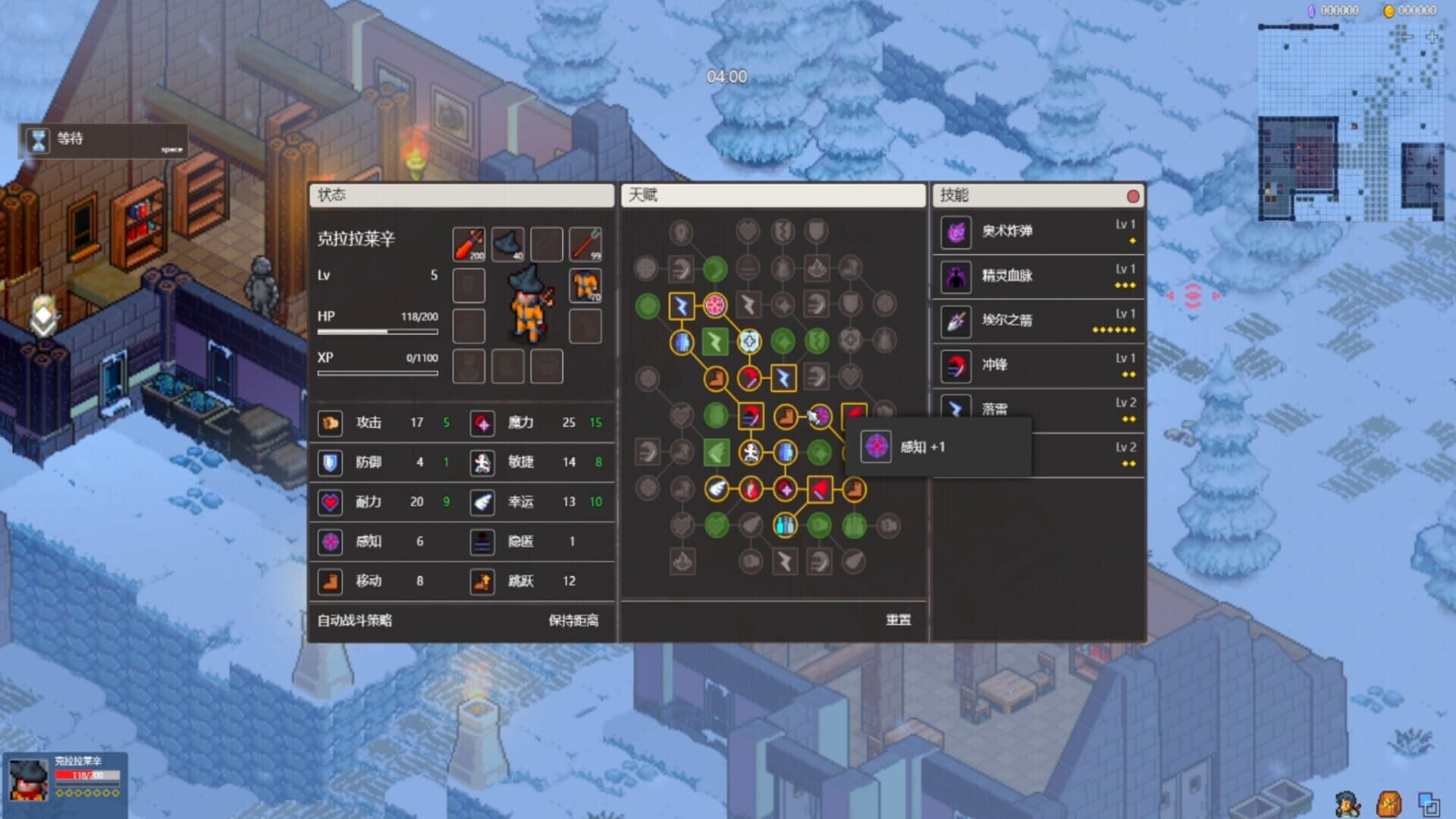Click the wing icon beside 幸运 stat
1456x819 pixels.
(x=482, y=503)
